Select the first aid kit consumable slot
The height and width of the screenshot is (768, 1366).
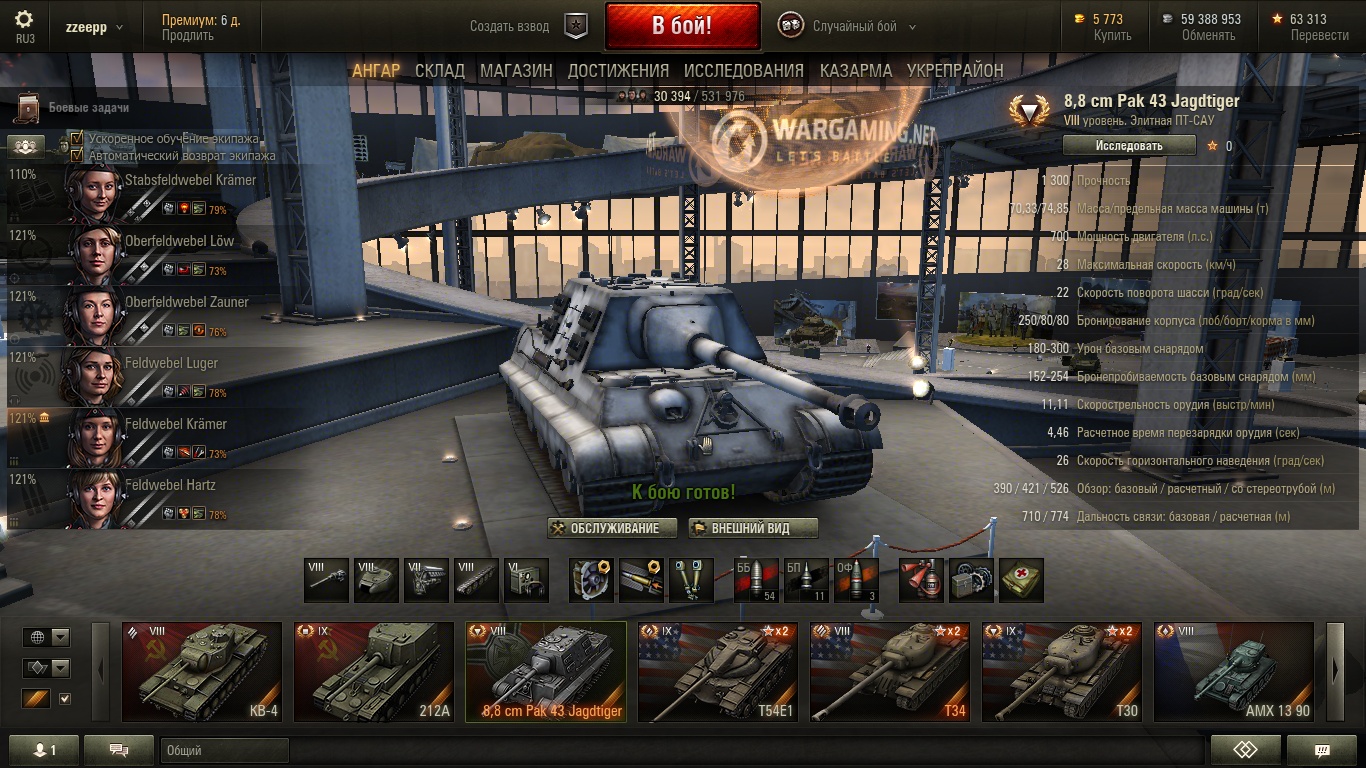[x=1021, y=581]
